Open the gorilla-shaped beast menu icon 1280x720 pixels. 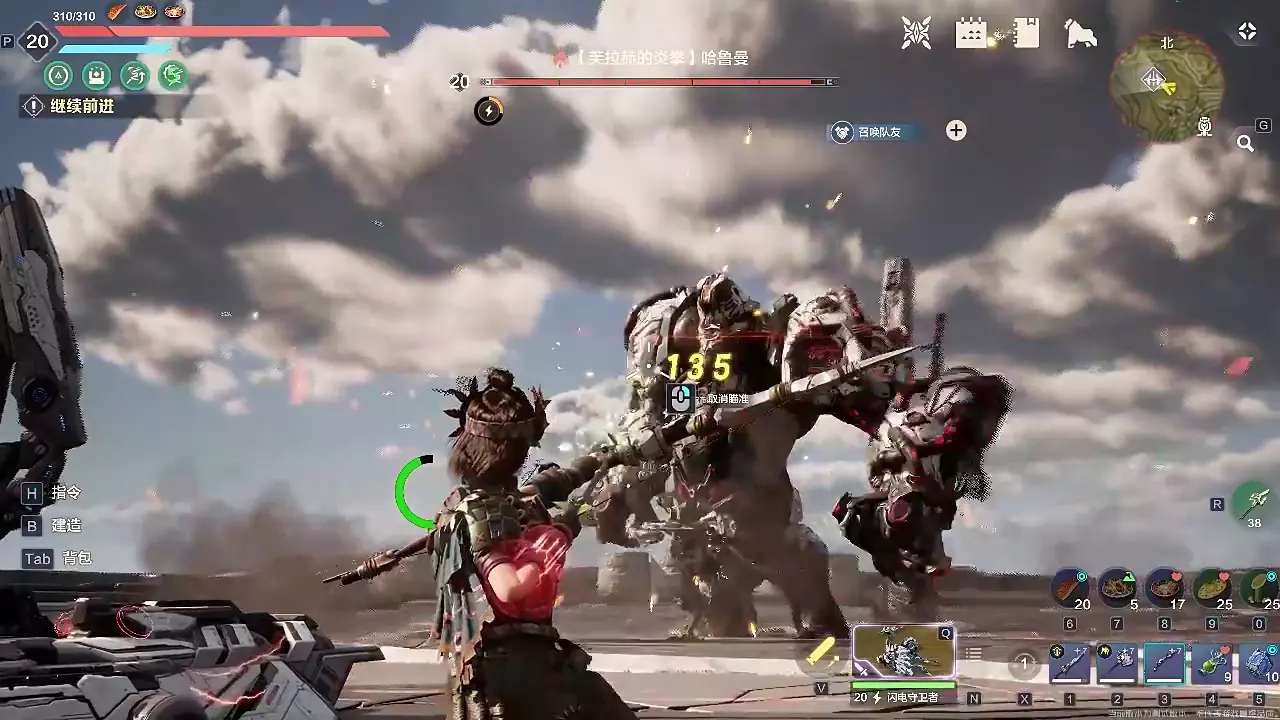tap(1080, 33)
